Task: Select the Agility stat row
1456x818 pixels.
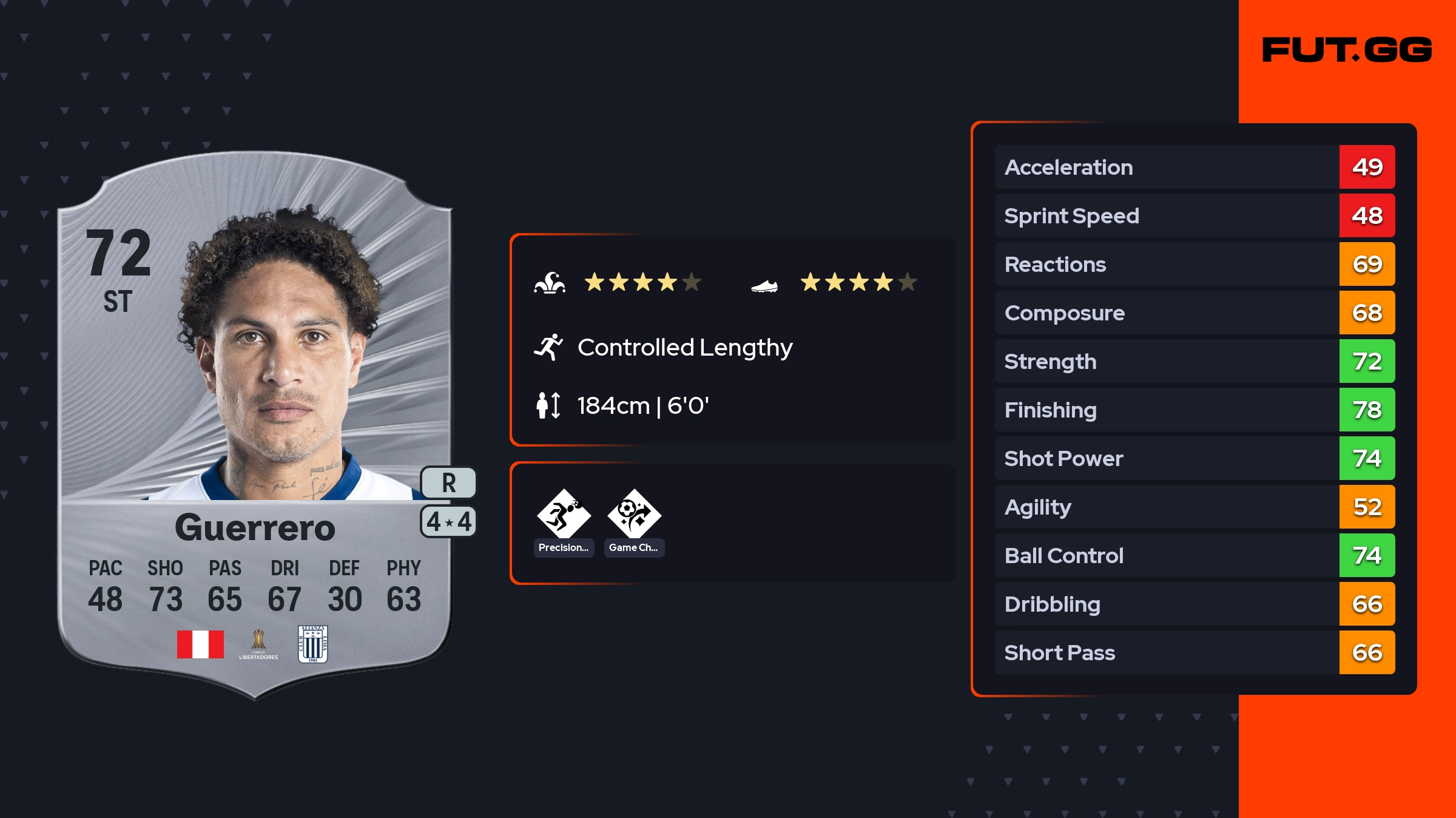Action: point(1194,507)
